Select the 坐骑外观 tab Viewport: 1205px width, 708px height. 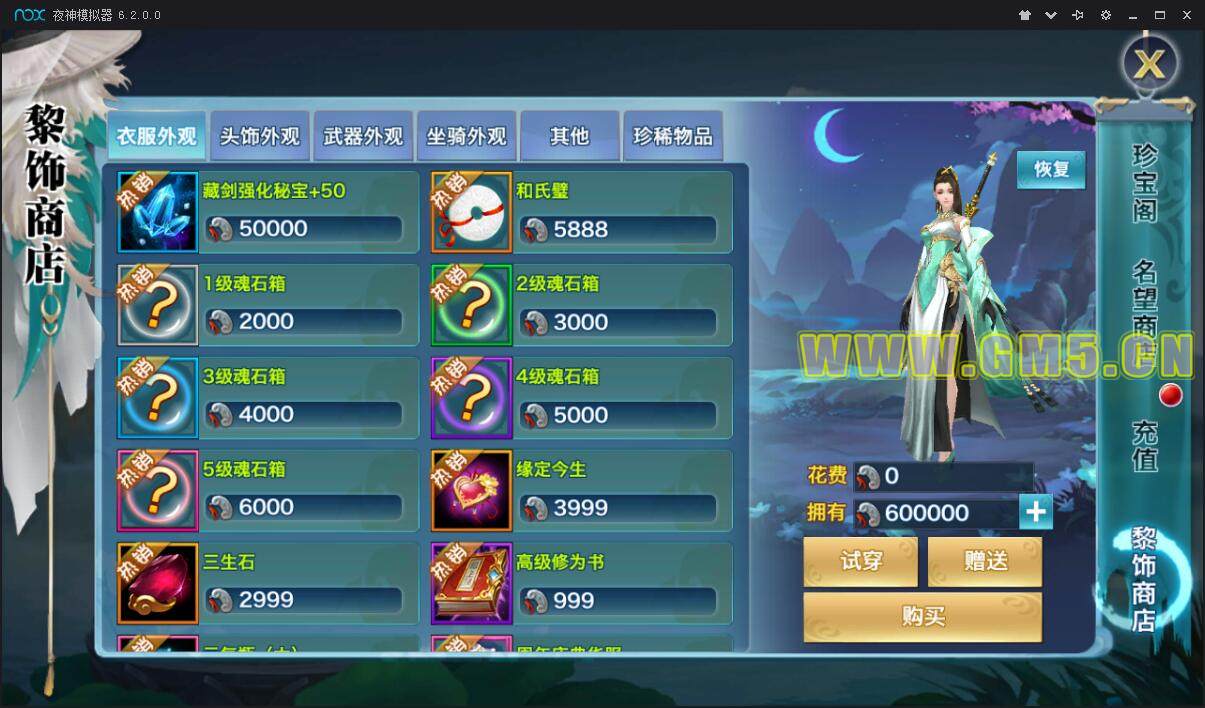point(467,136)
